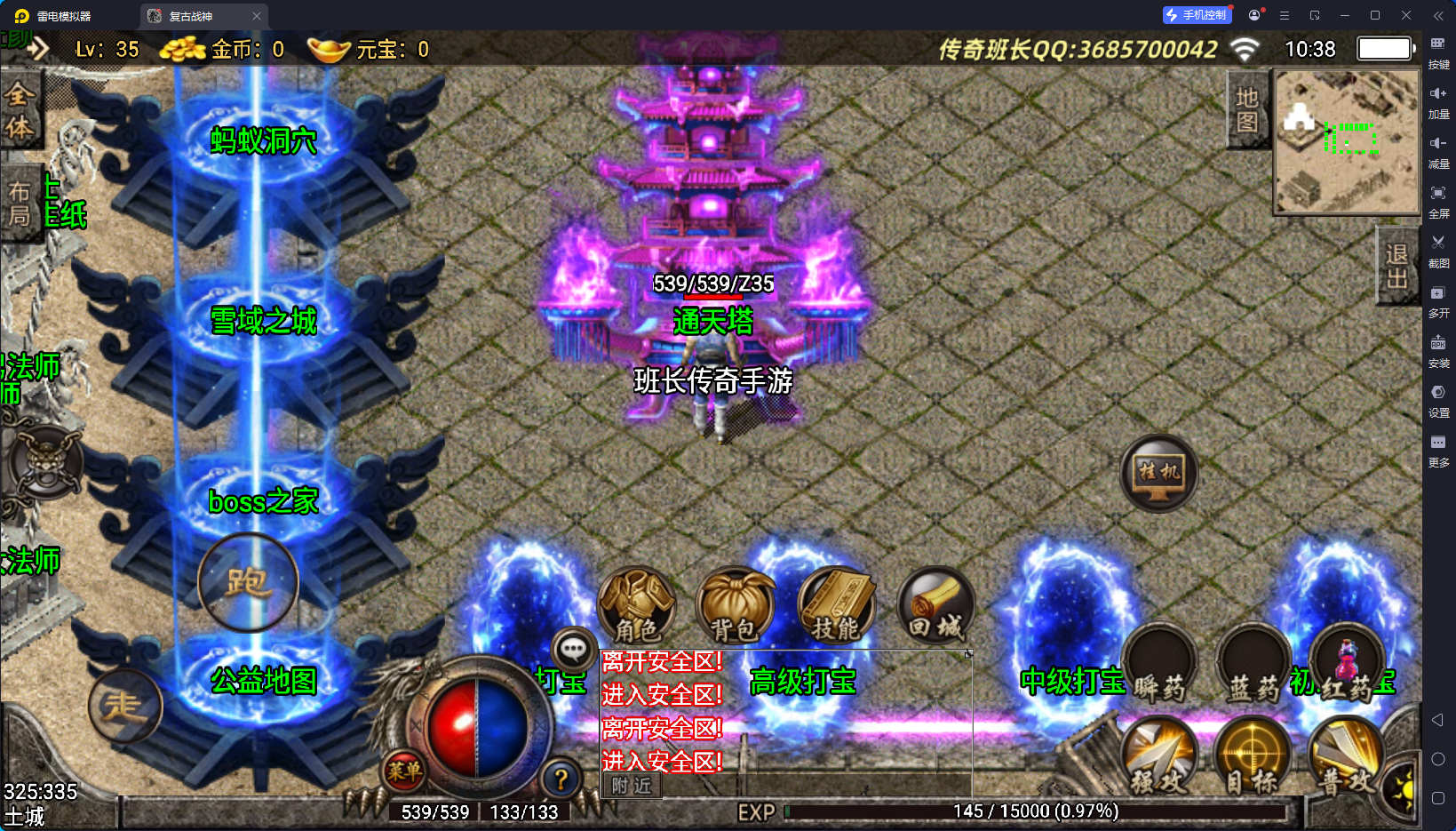Open the 菜单 menu button
The height and width of the screenshot is (831, 1456).
pos(404,771)
